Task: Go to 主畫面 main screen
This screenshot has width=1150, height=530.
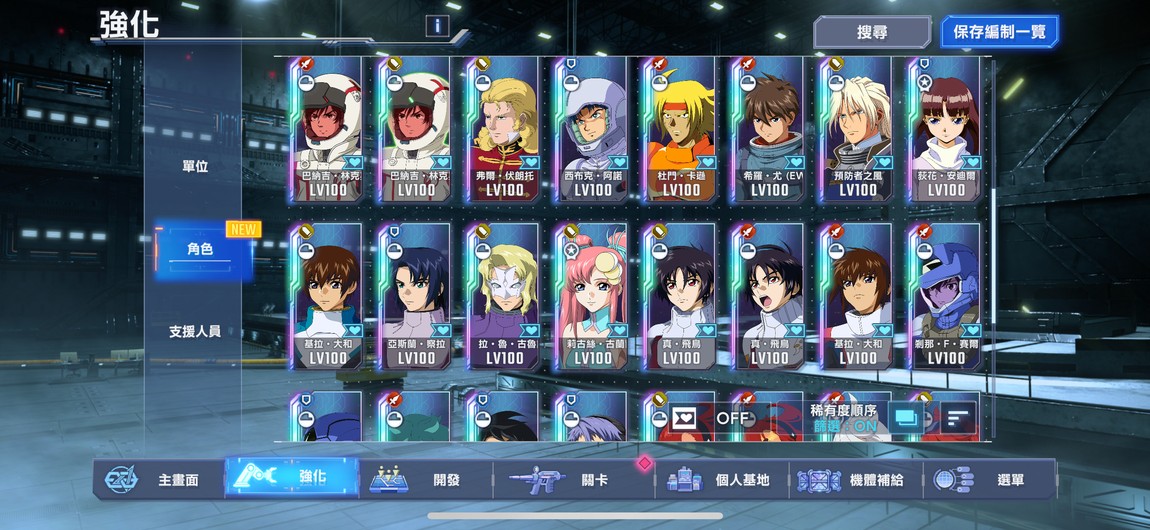Action: pos(158,480)
